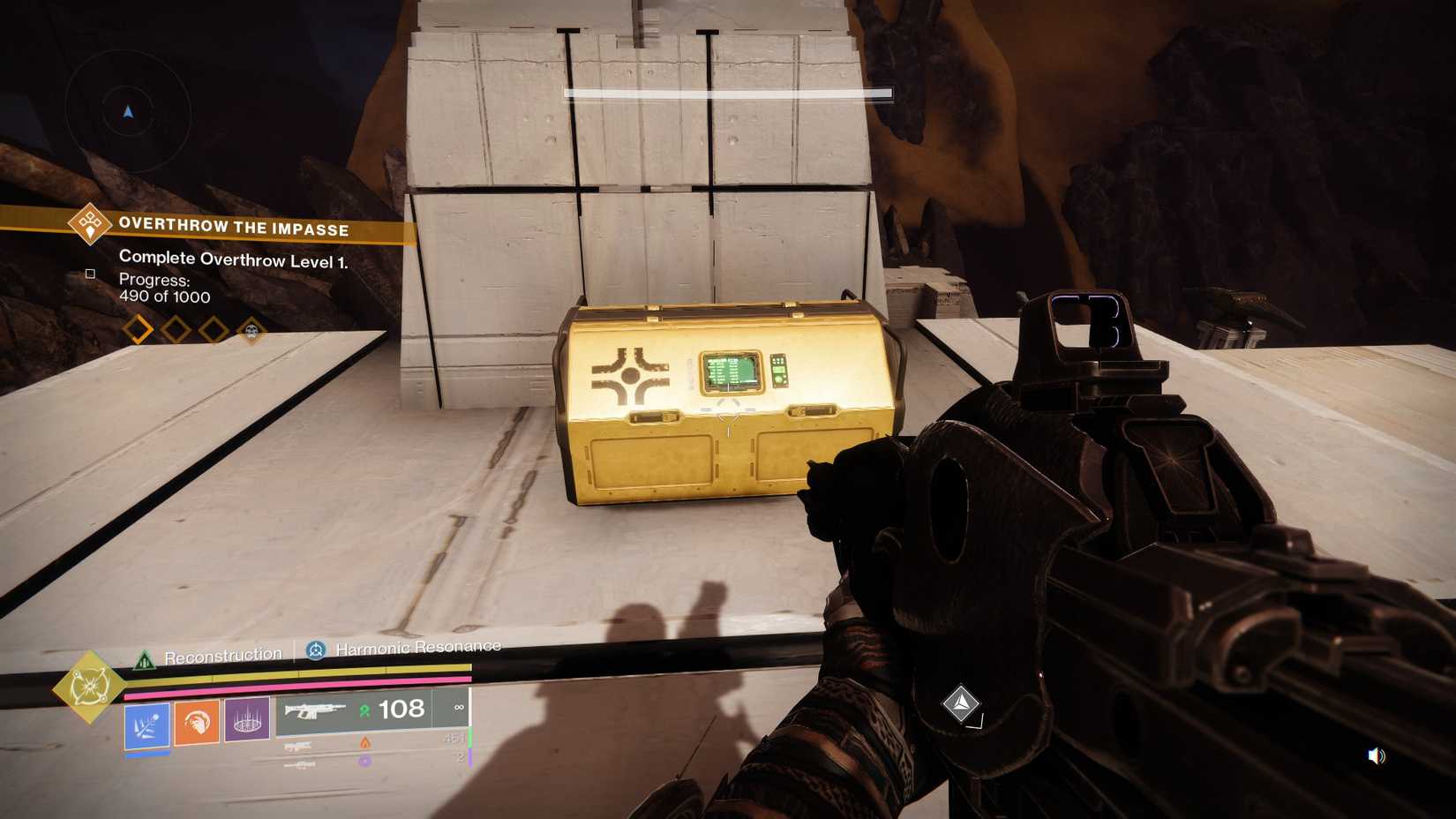Click the purple heavy ammo icon
Viewport: 1456px width, 819px height.
point(364,761)
